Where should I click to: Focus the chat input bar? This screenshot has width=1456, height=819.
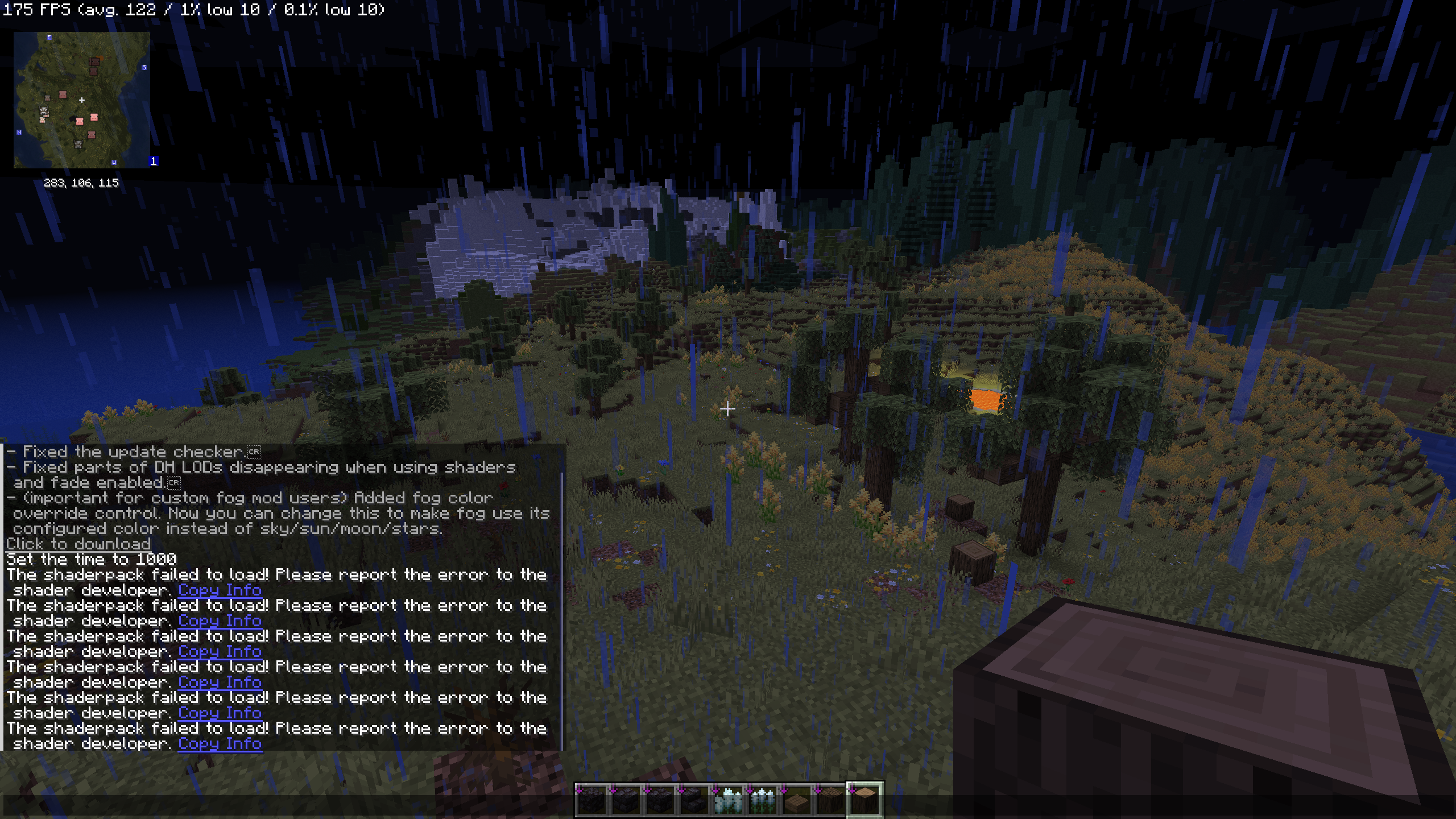click(x=284, y=805)
